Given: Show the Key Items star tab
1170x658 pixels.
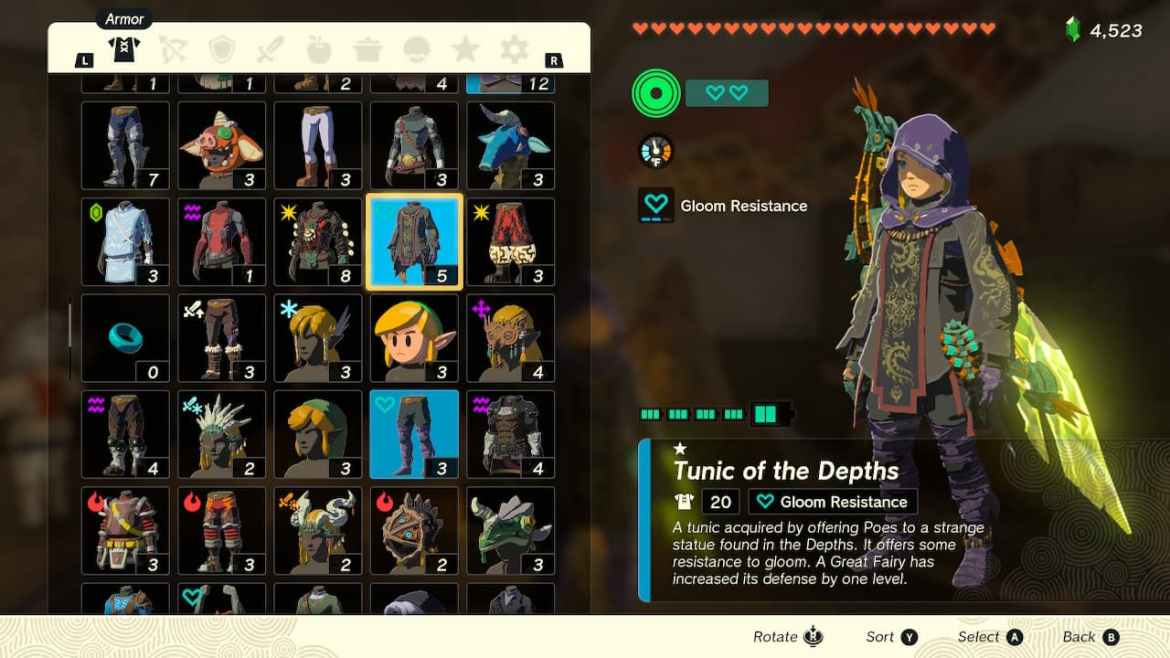Looking at the screenshot, I should coord(465,49).
